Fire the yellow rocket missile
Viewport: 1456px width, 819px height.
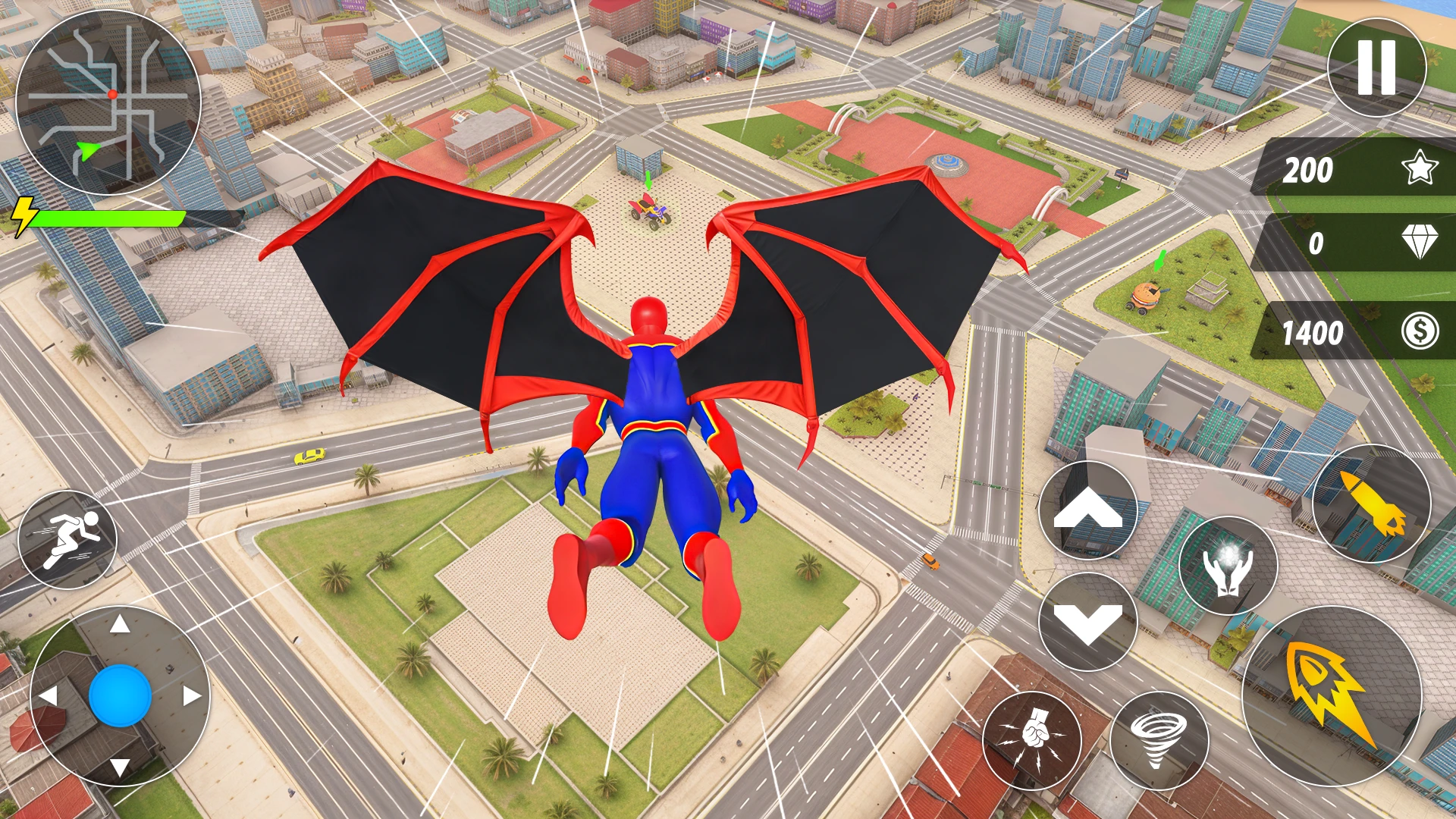point(1371,504)
